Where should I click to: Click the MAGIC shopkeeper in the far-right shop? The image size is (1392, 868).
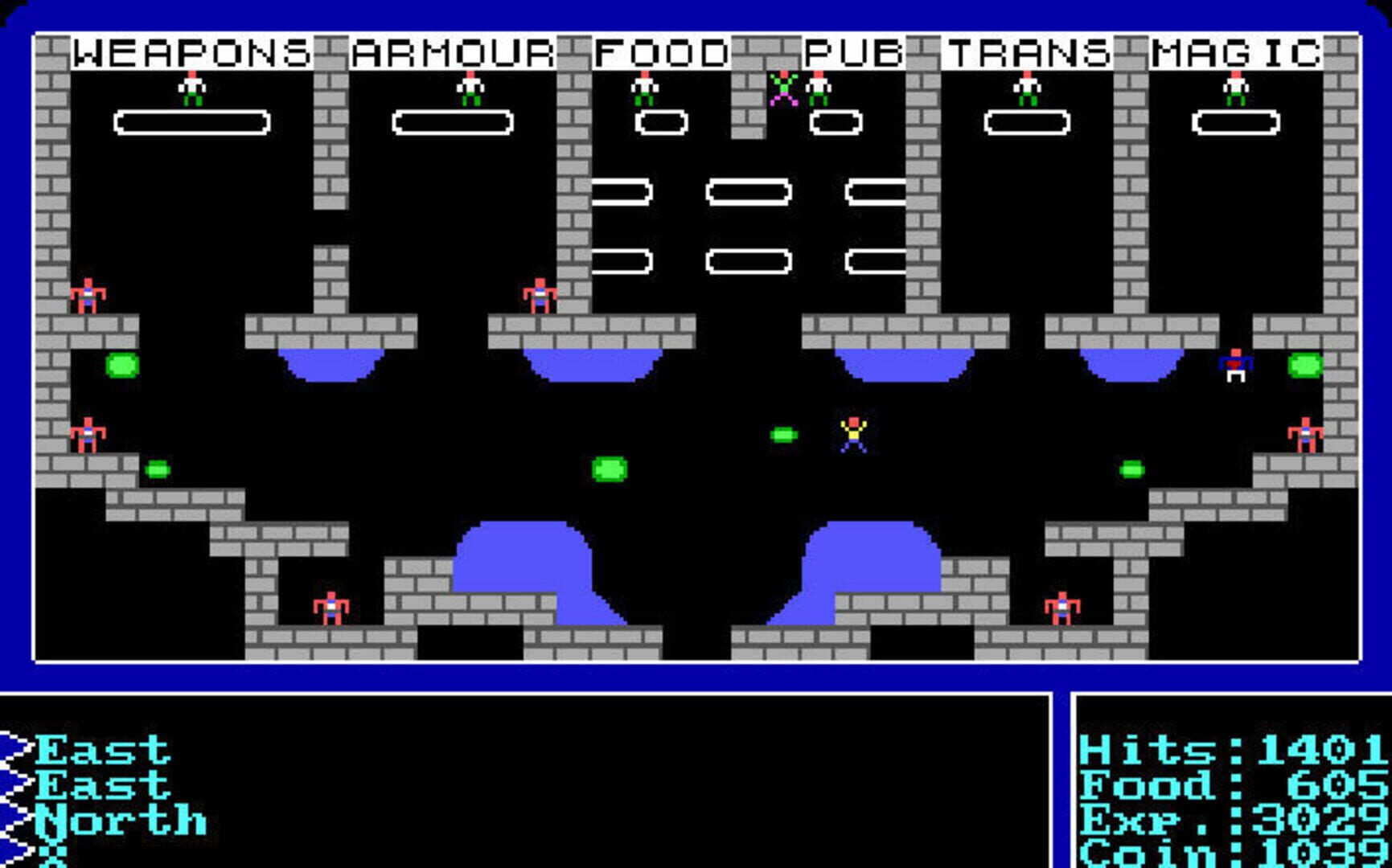[x=1237, y=88]
